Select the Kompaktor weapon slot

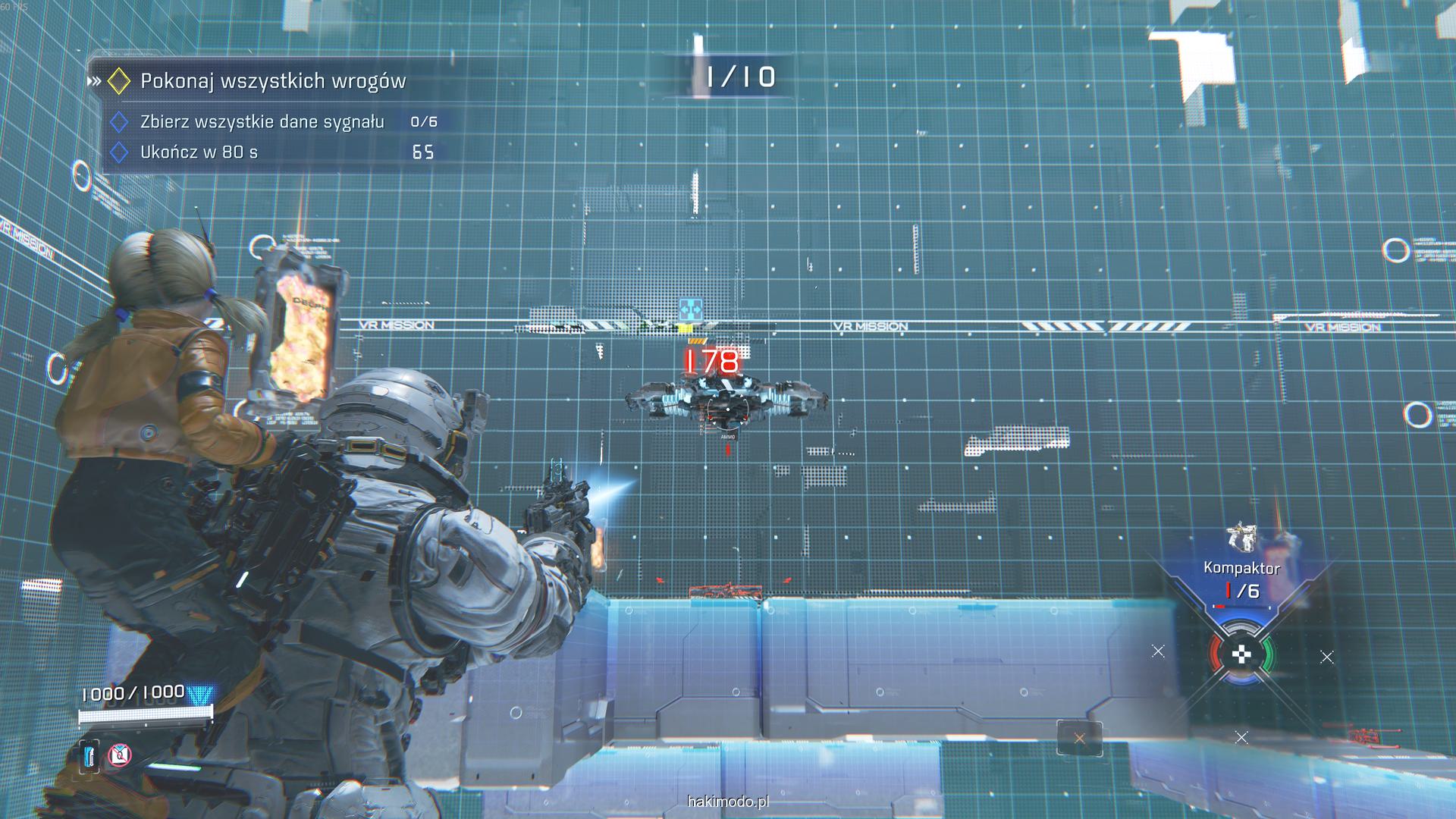(x=1241, y=567)
